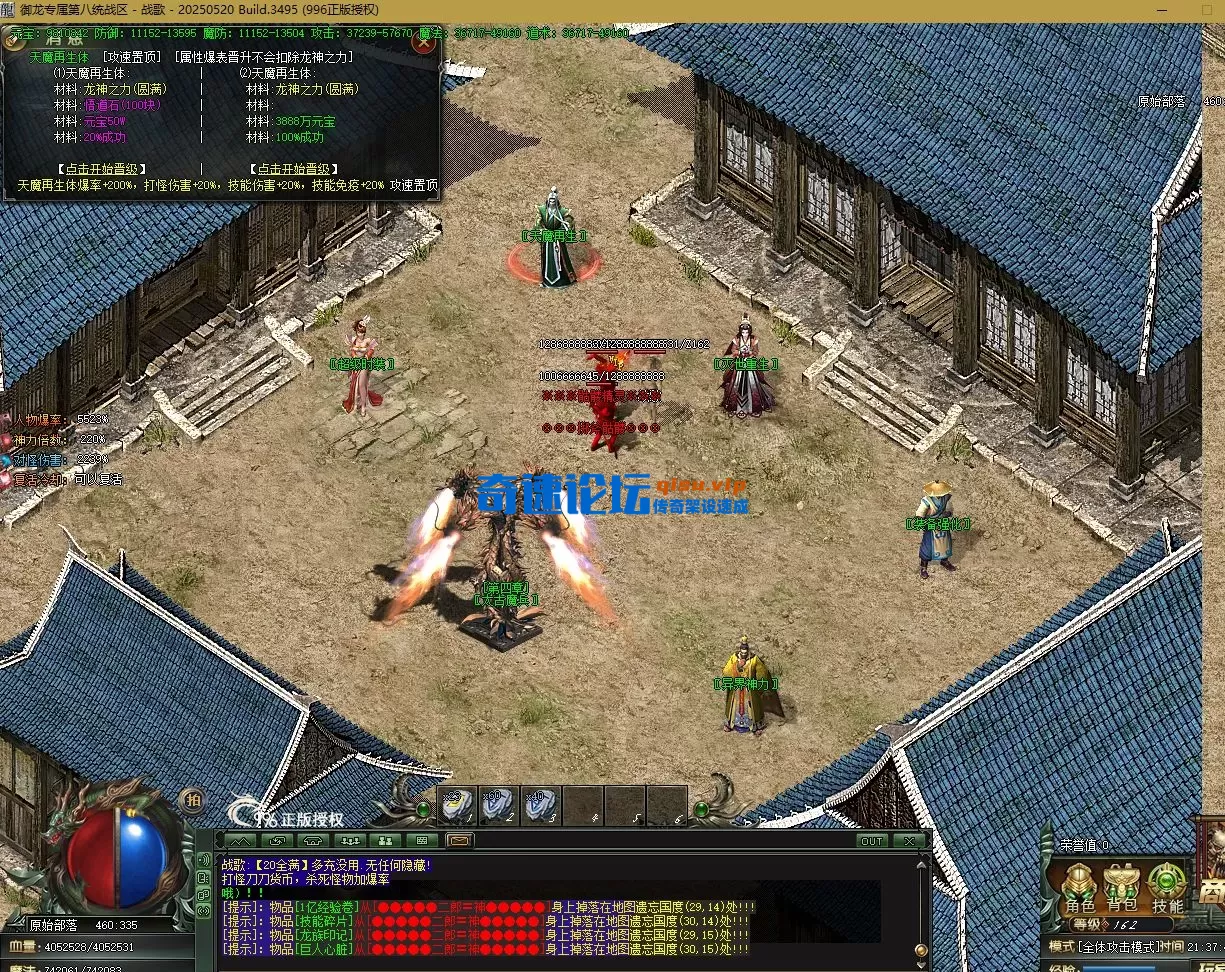The width and height of the screenshot is (1225, 972).
Task: Use the item in hotbar slot 2
Action: [x=498, y=804]
